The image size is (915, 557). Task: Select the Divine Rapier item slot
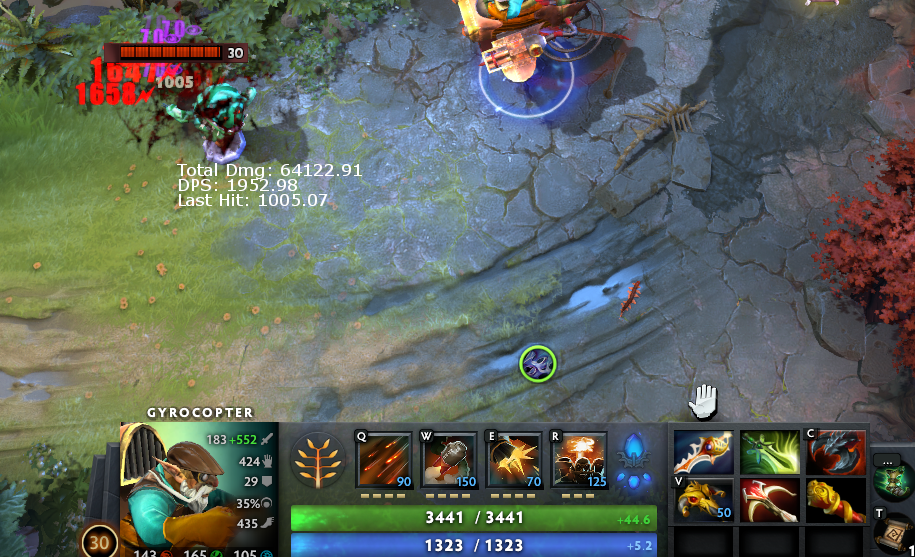coord(704,452)
